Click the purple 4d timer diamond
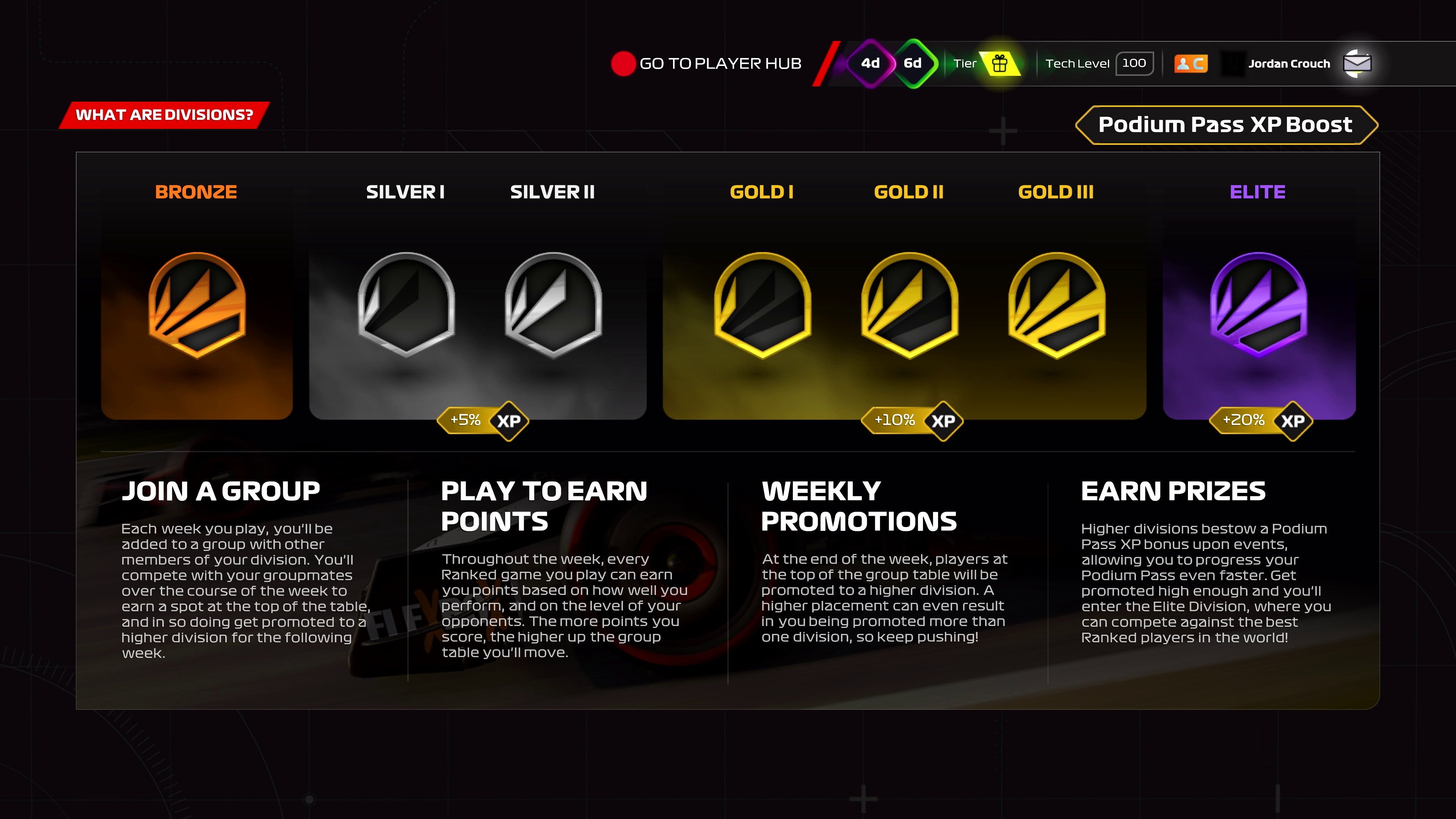Viewport: 1456px width, 819px height. click(871, 63)
